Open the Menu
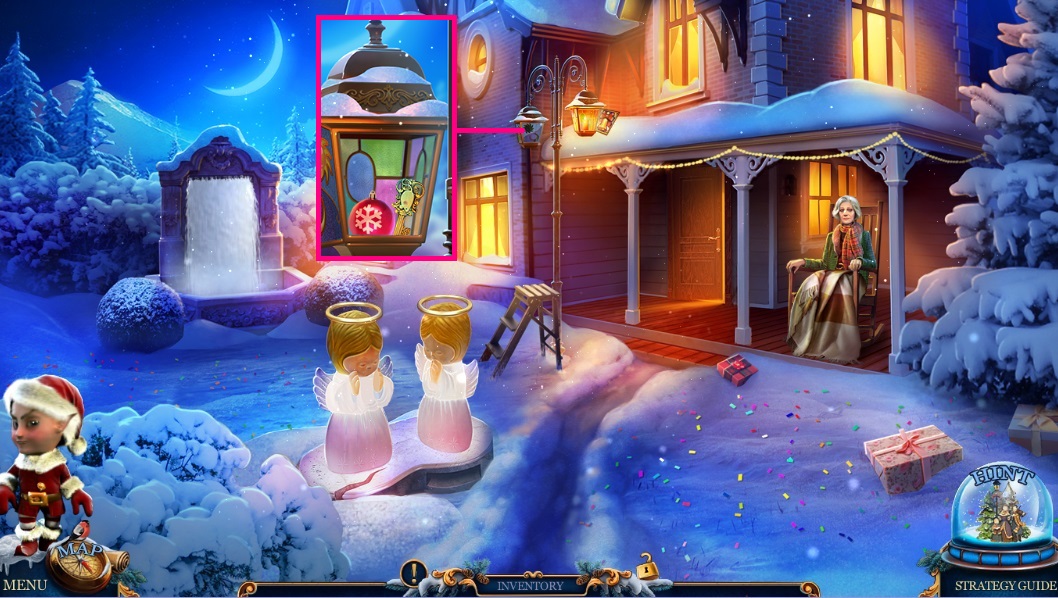This screenshot has width=1058, height=598. pos(23,586)
